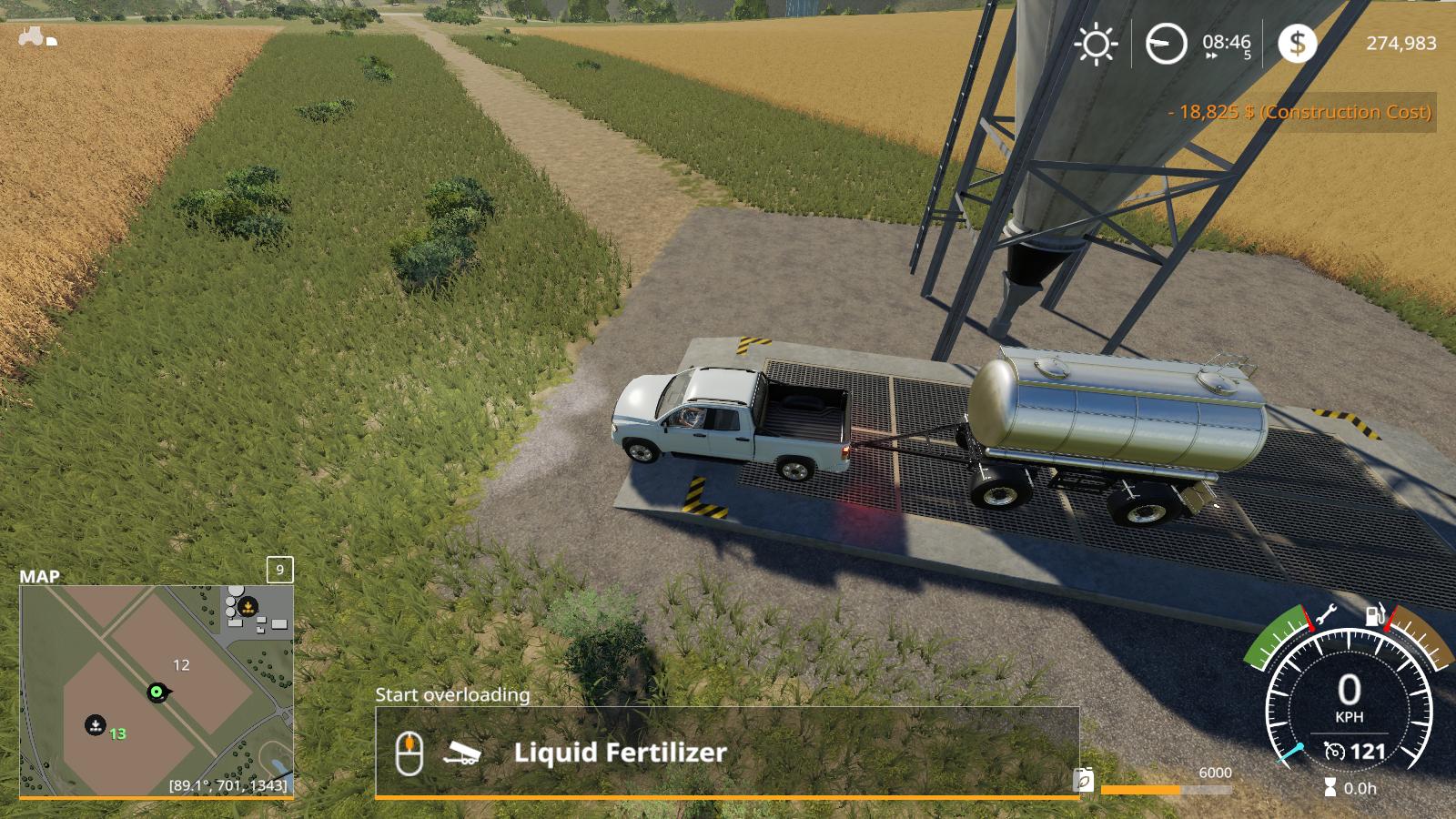Select field 12 on the minimap
This screenshot has width=1456, height=819.
pyautogui.click(x=181, y=665)
